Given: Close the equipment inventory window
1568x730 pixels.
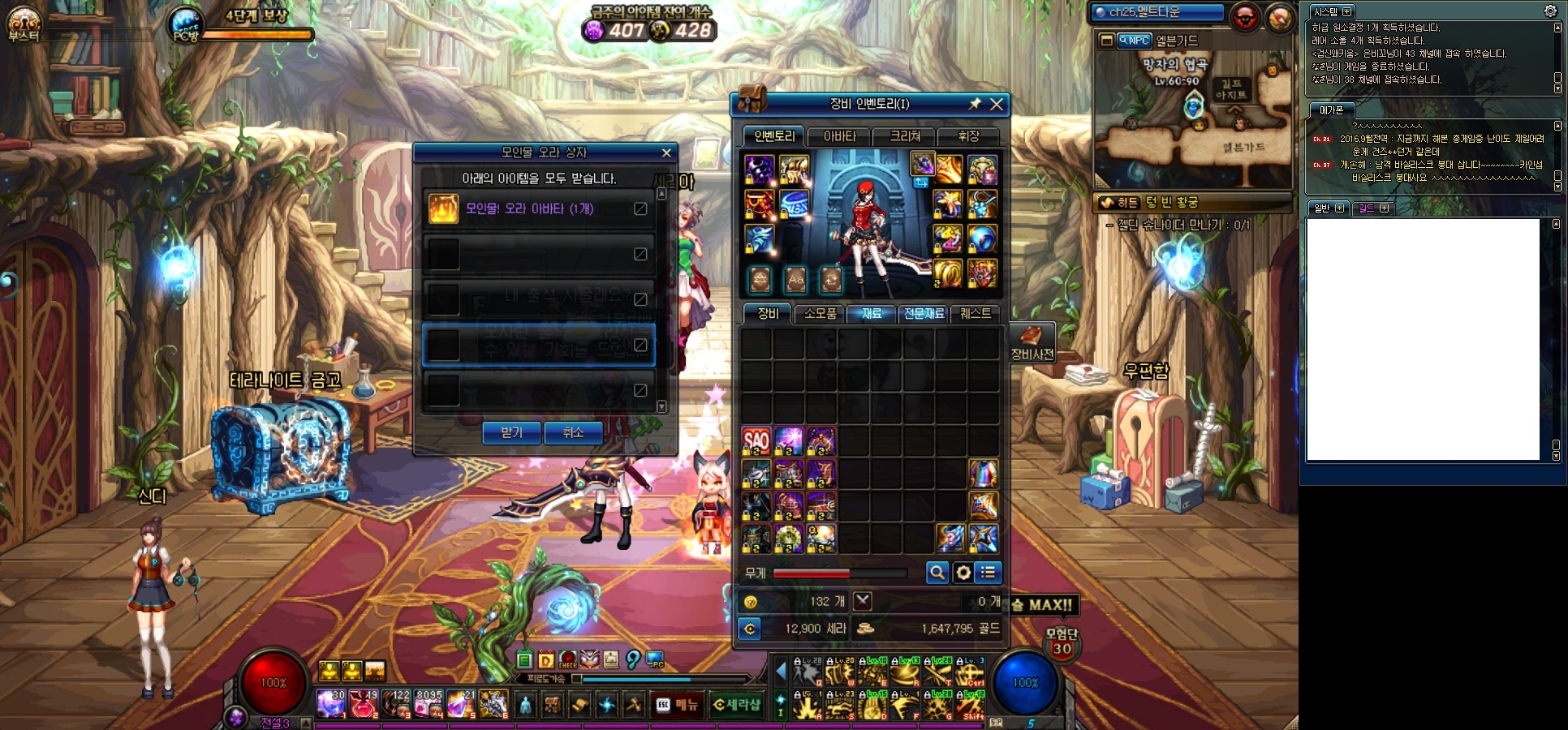Looking at the screenshot, I should point(997,104).
